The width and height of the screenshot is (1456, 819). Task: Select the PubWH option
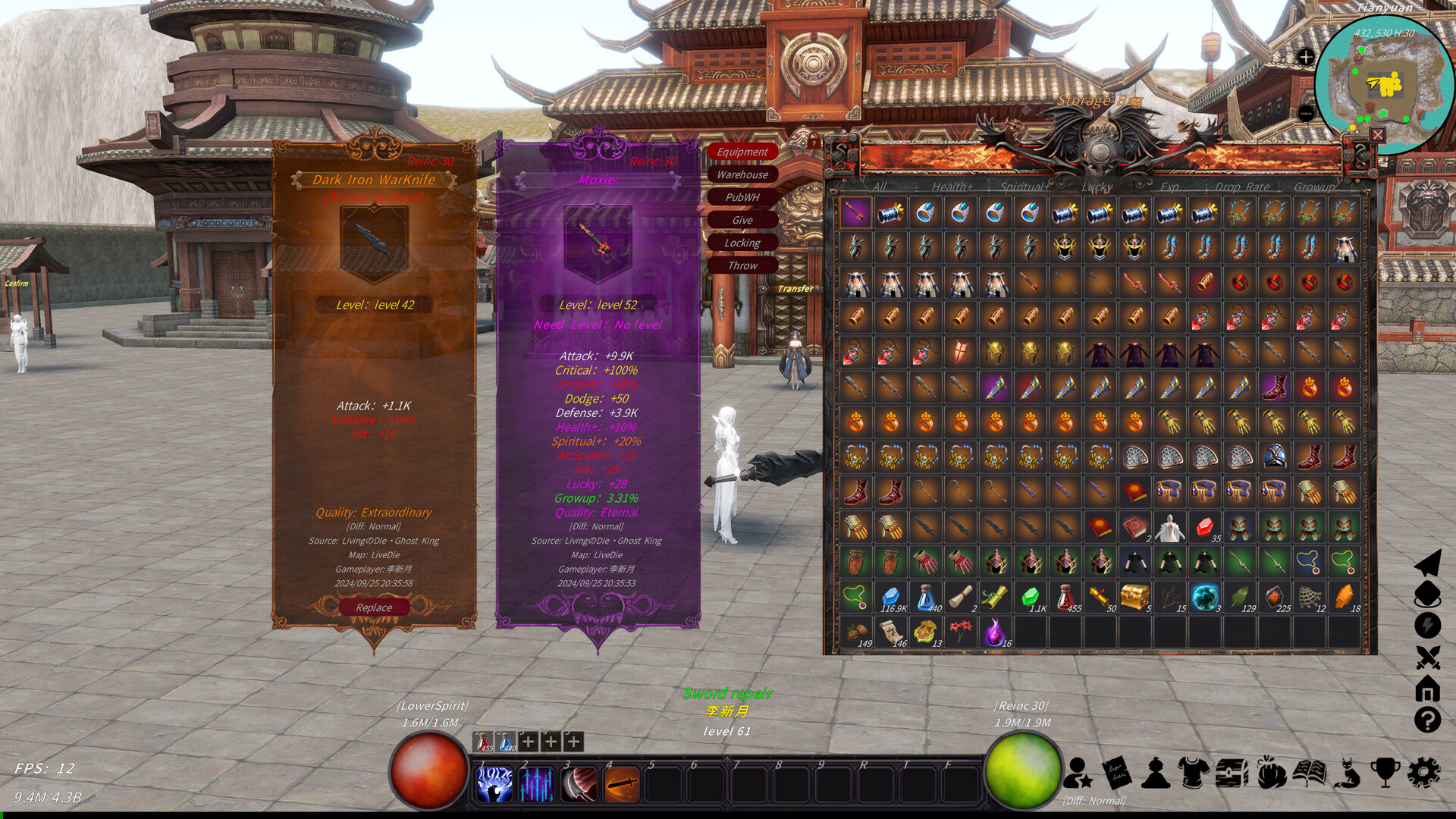click(x=742, y=197)
